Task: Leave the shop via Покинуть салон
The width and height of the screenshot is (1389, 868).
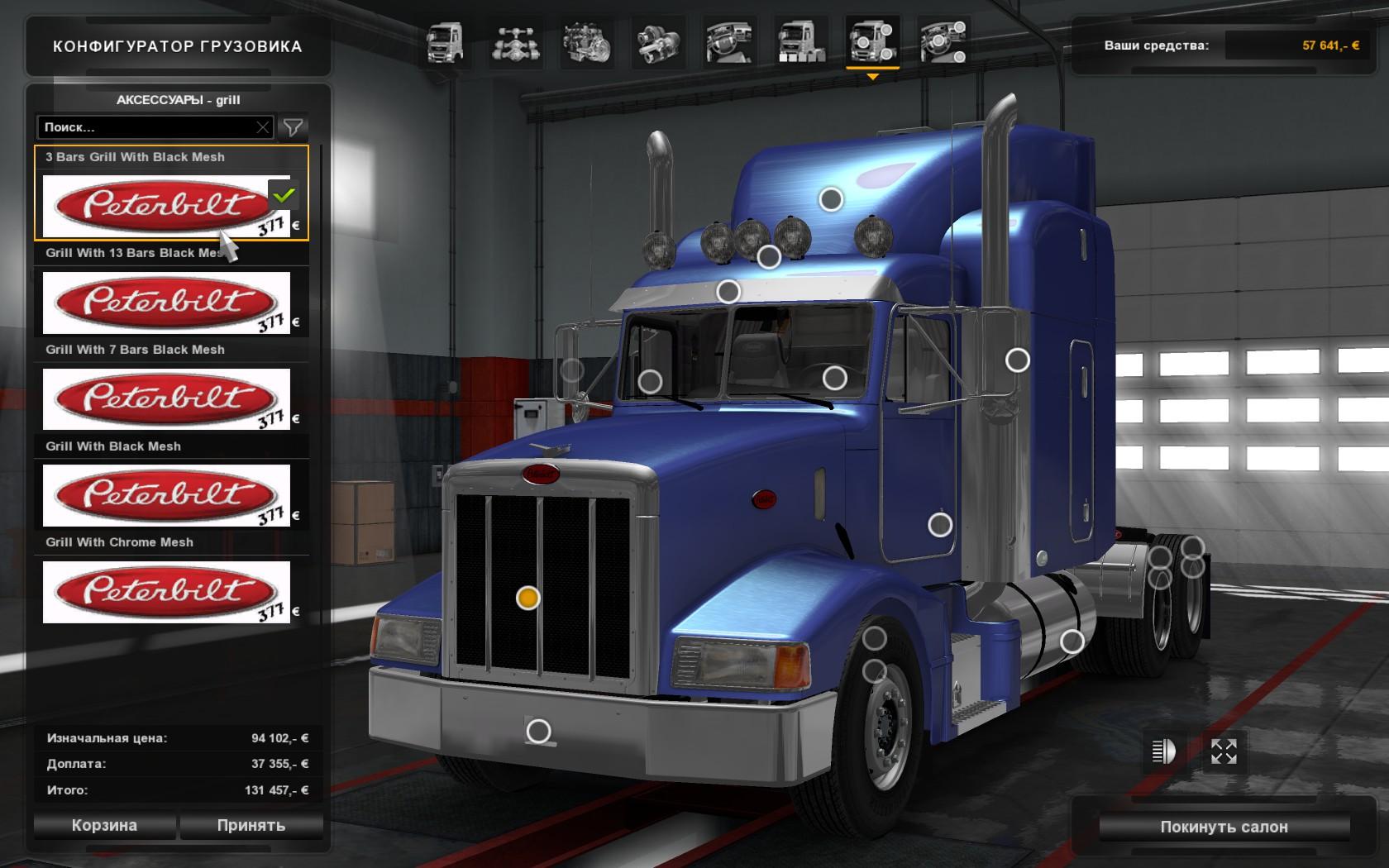Action: click(1224, 827)
